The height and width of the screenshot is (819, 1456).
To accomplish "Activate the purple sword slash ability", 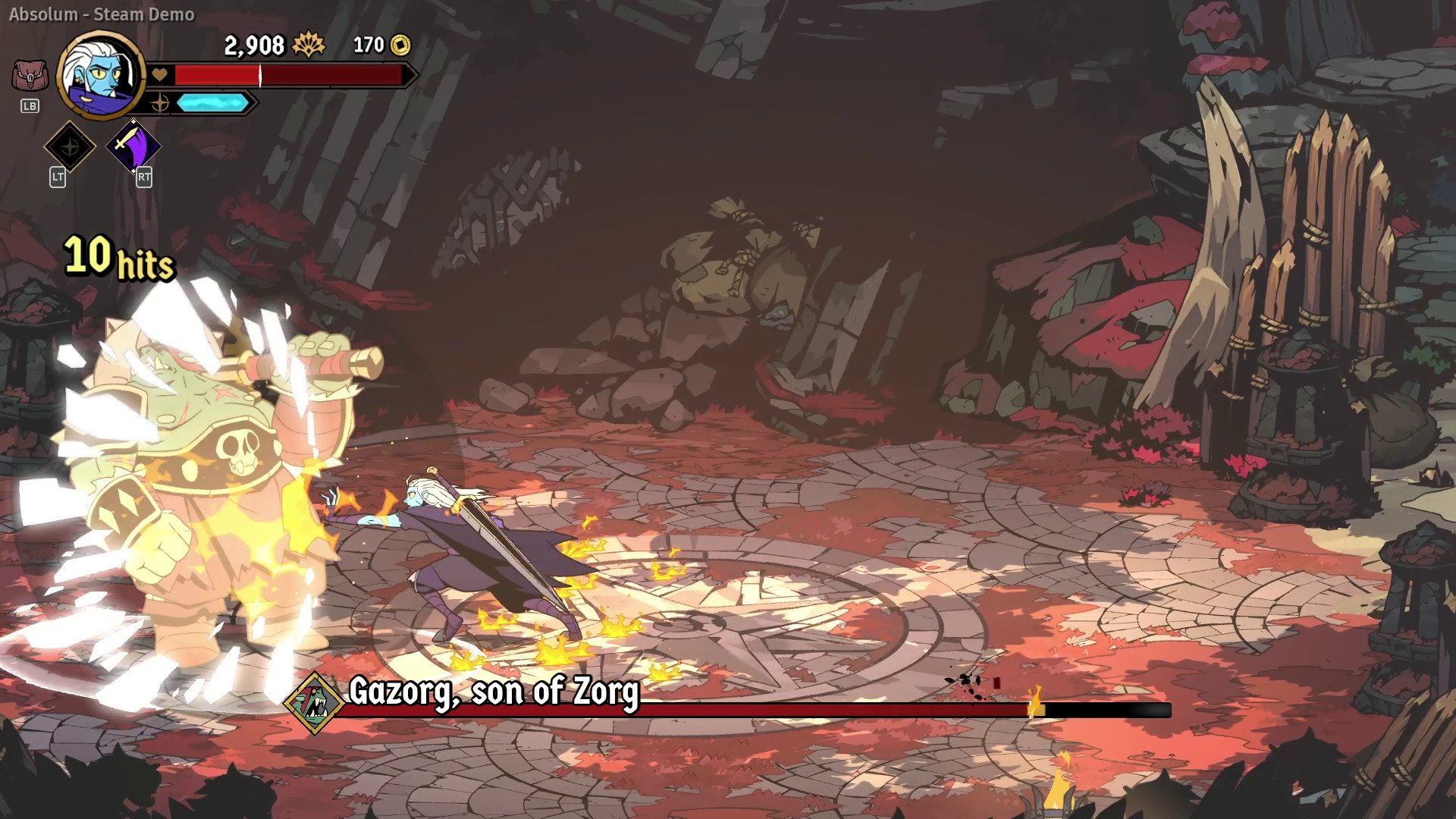I will tap(133, 145).
